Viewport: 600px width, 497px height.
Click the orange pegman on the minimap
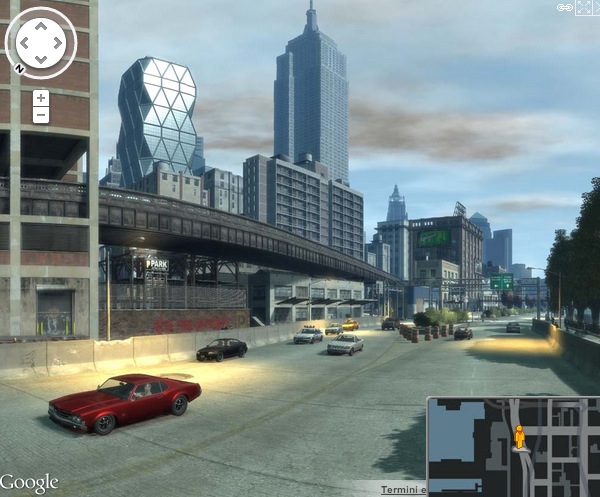pyautogui.click(x=519, y=437)
